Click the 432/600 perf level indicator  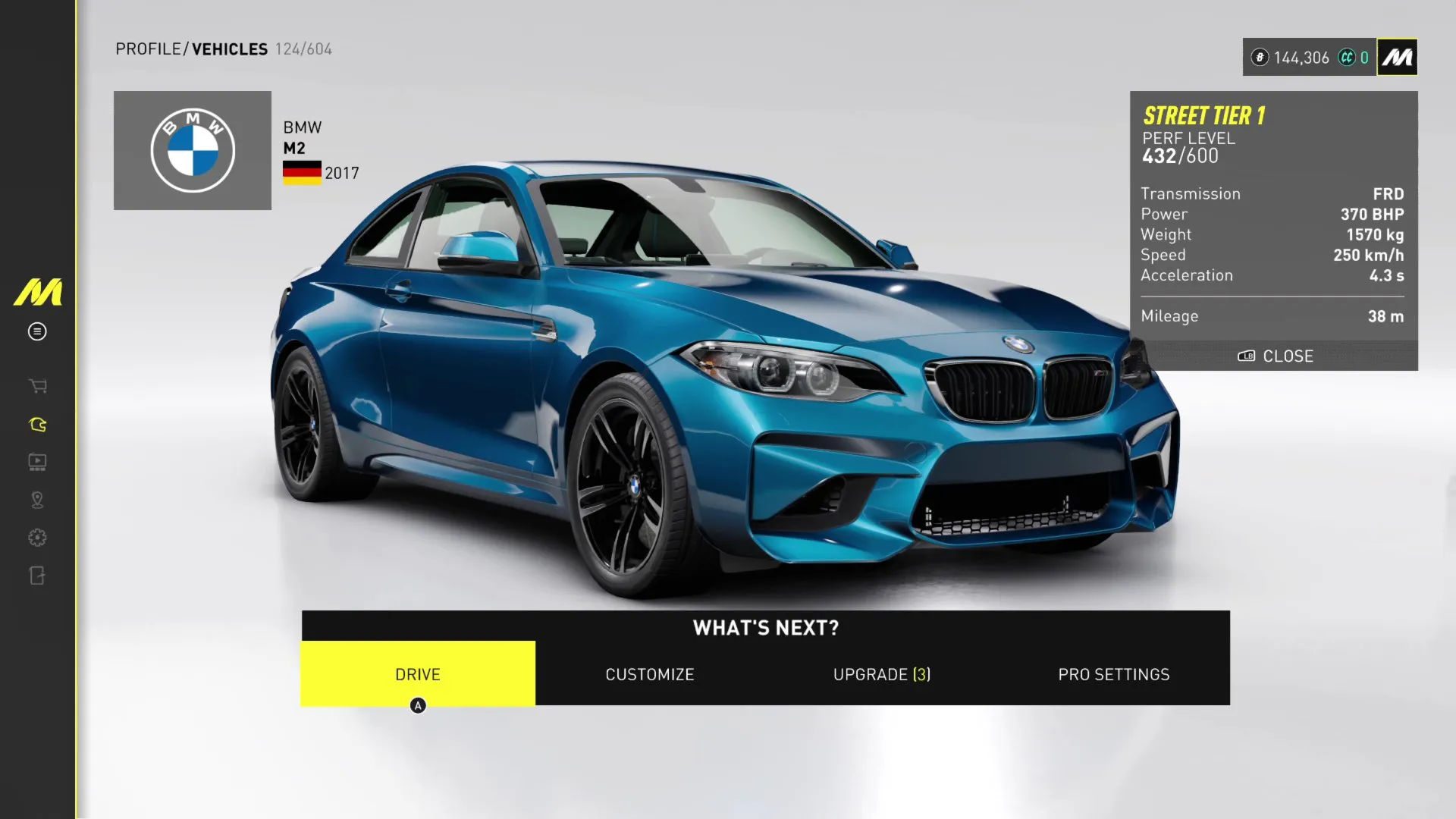point(1178,155)
